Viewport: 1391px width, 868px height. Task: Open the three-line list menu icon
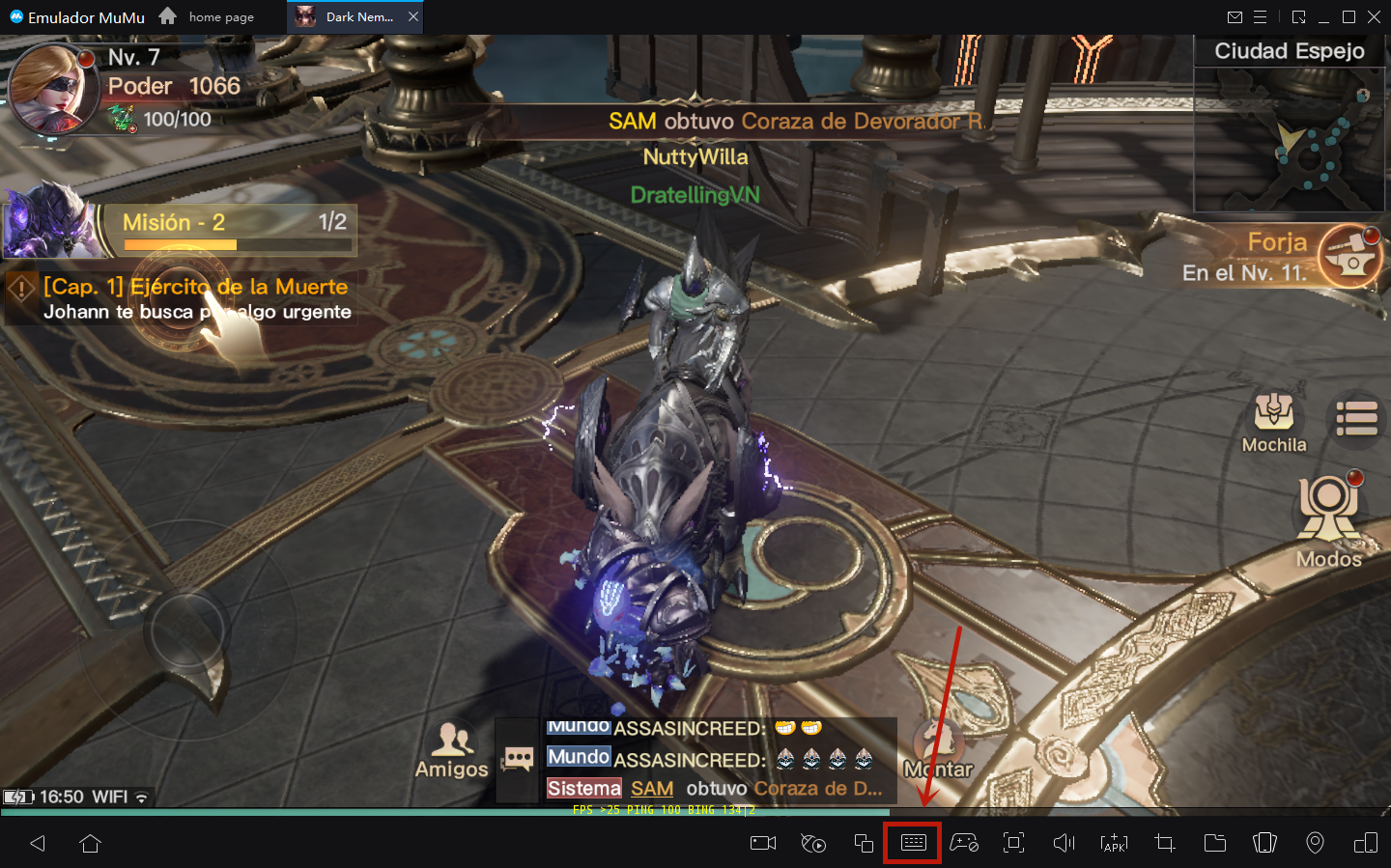point(1356,419)
